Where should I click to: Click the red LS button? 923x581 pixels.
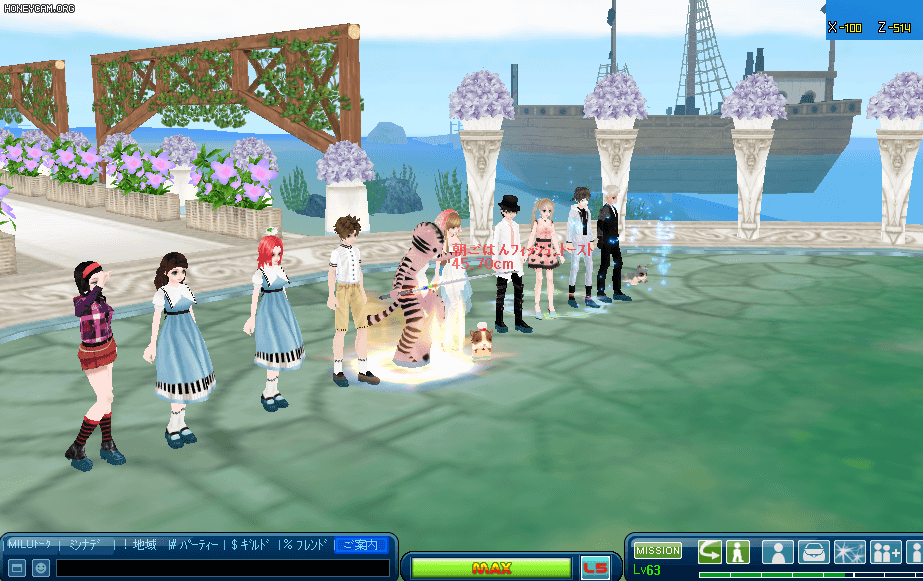tap(595, 568)
